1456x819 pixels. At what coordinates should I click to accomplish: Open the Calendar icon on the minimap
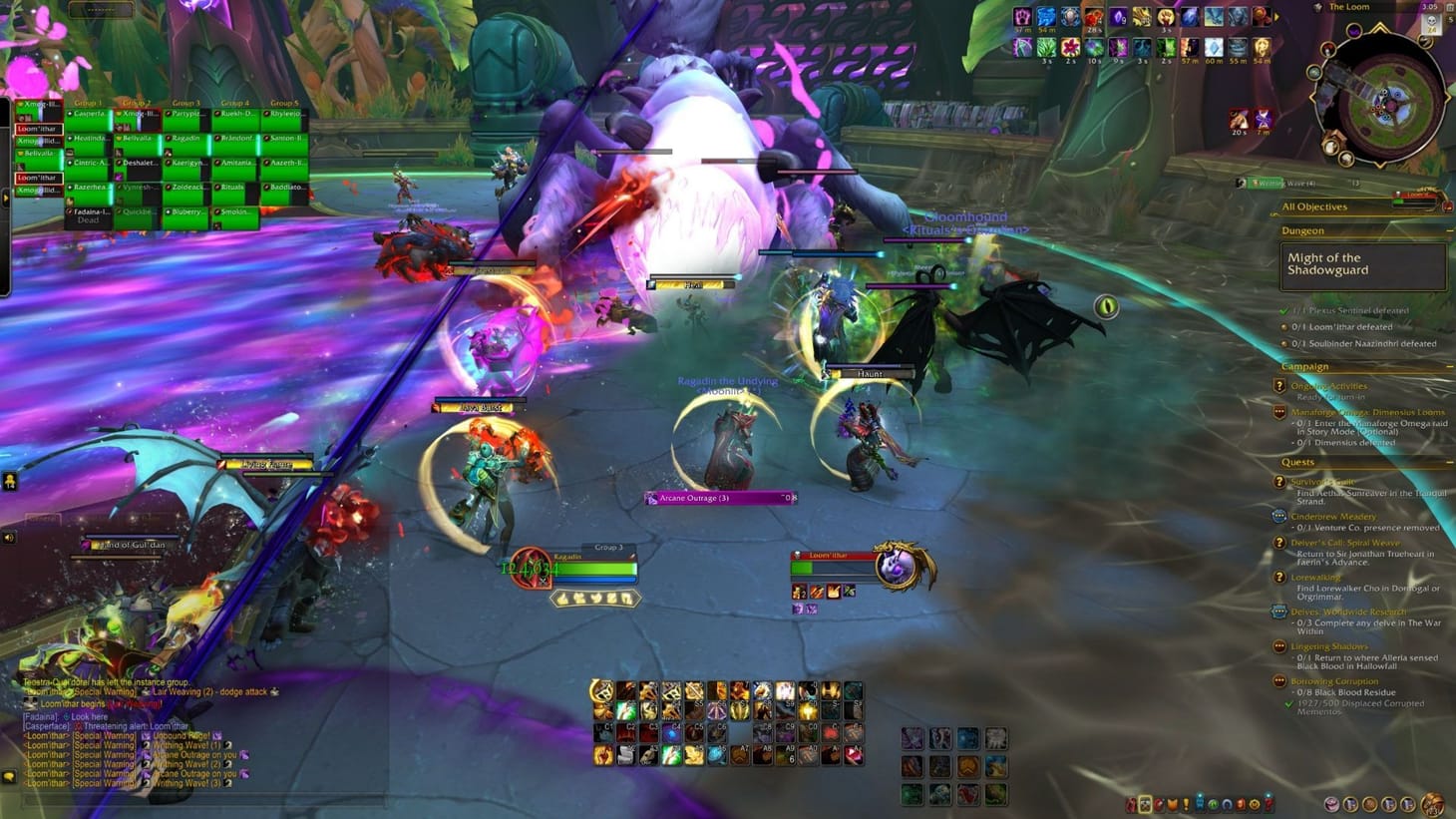tap(1447, 8)
